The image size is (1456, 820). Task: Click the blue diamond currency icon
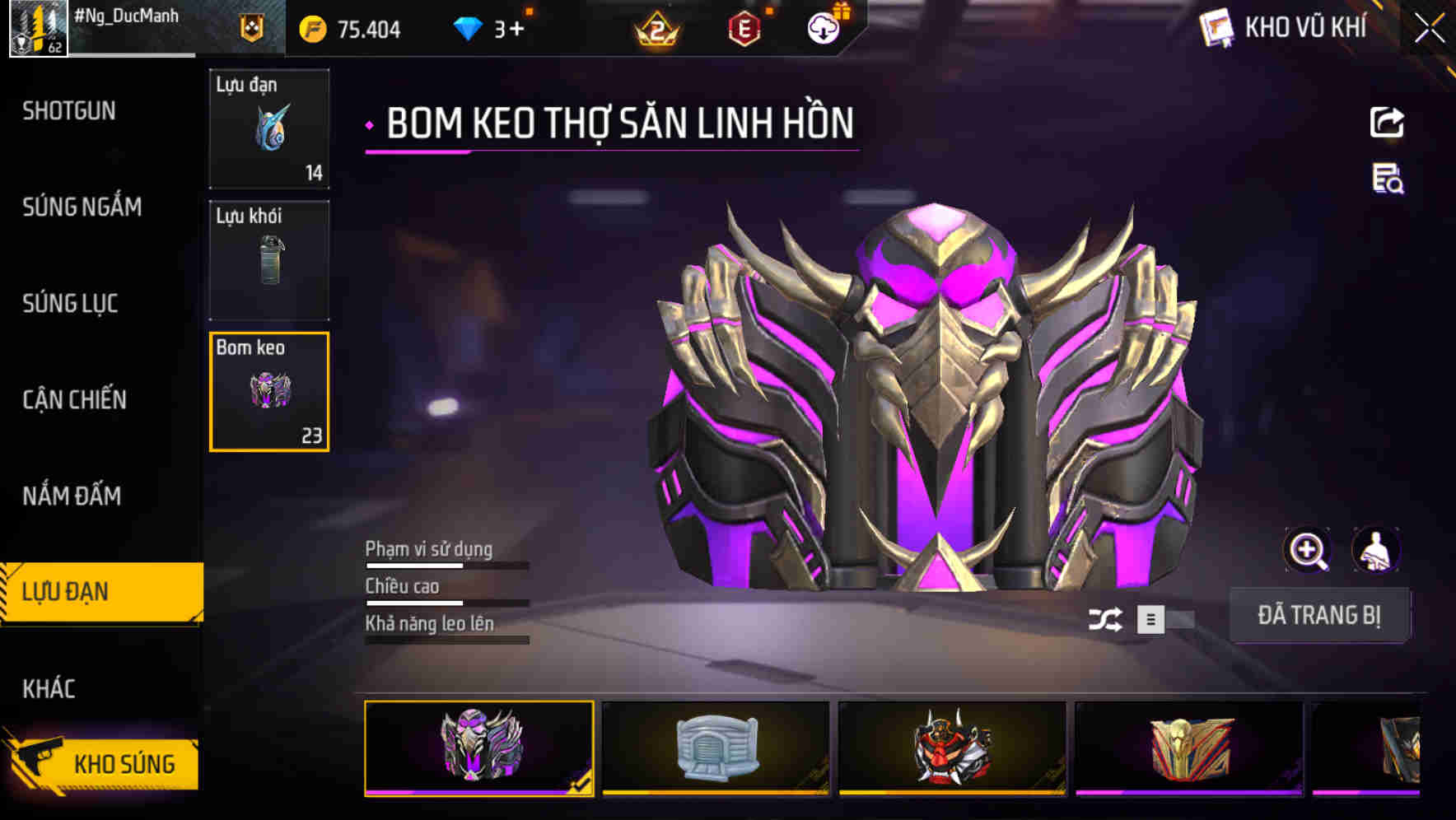[468, 27]
